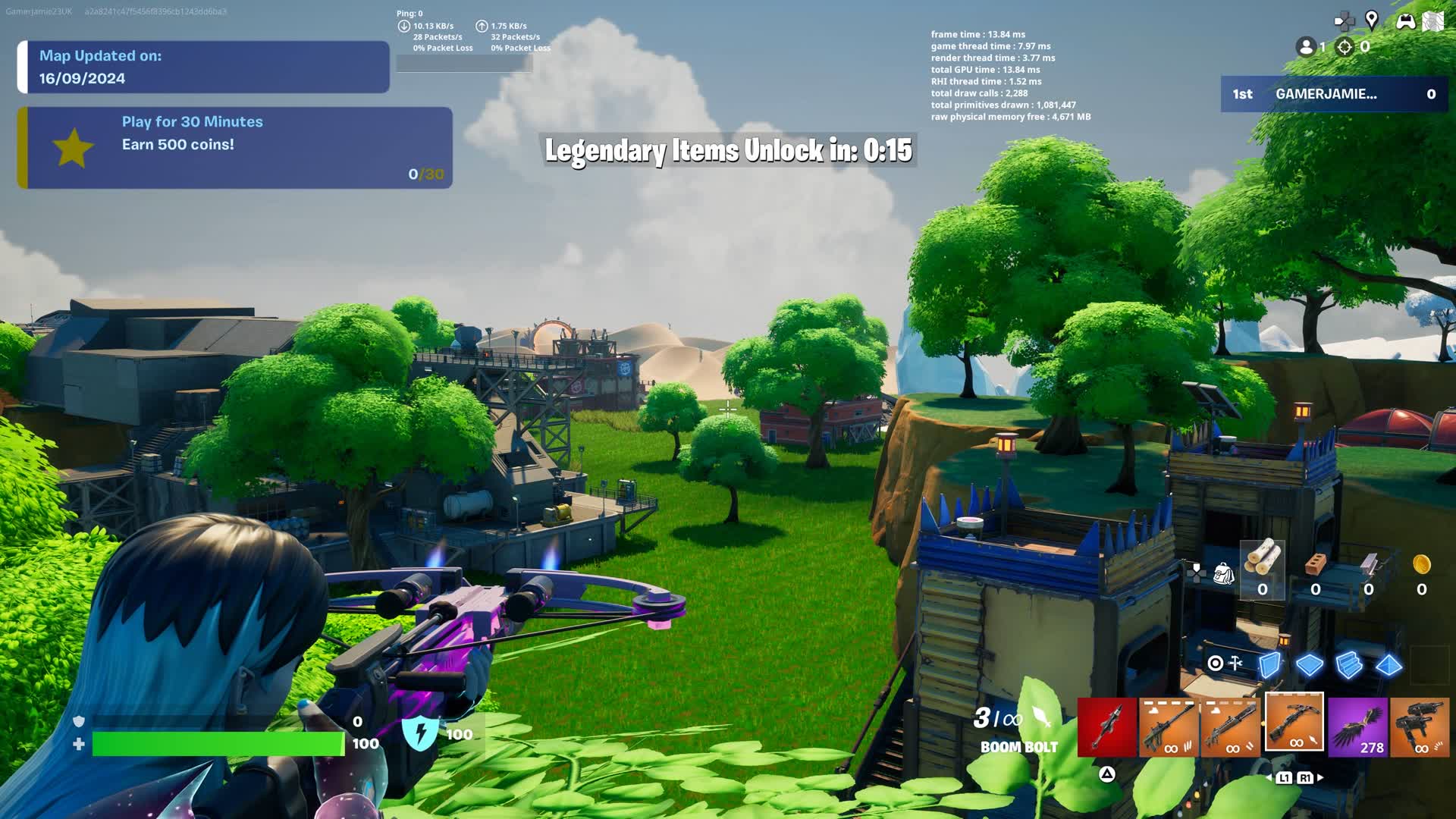Click the Legendary Items Unlock countdown banner
1456x819 pixels.
[728, 151]
